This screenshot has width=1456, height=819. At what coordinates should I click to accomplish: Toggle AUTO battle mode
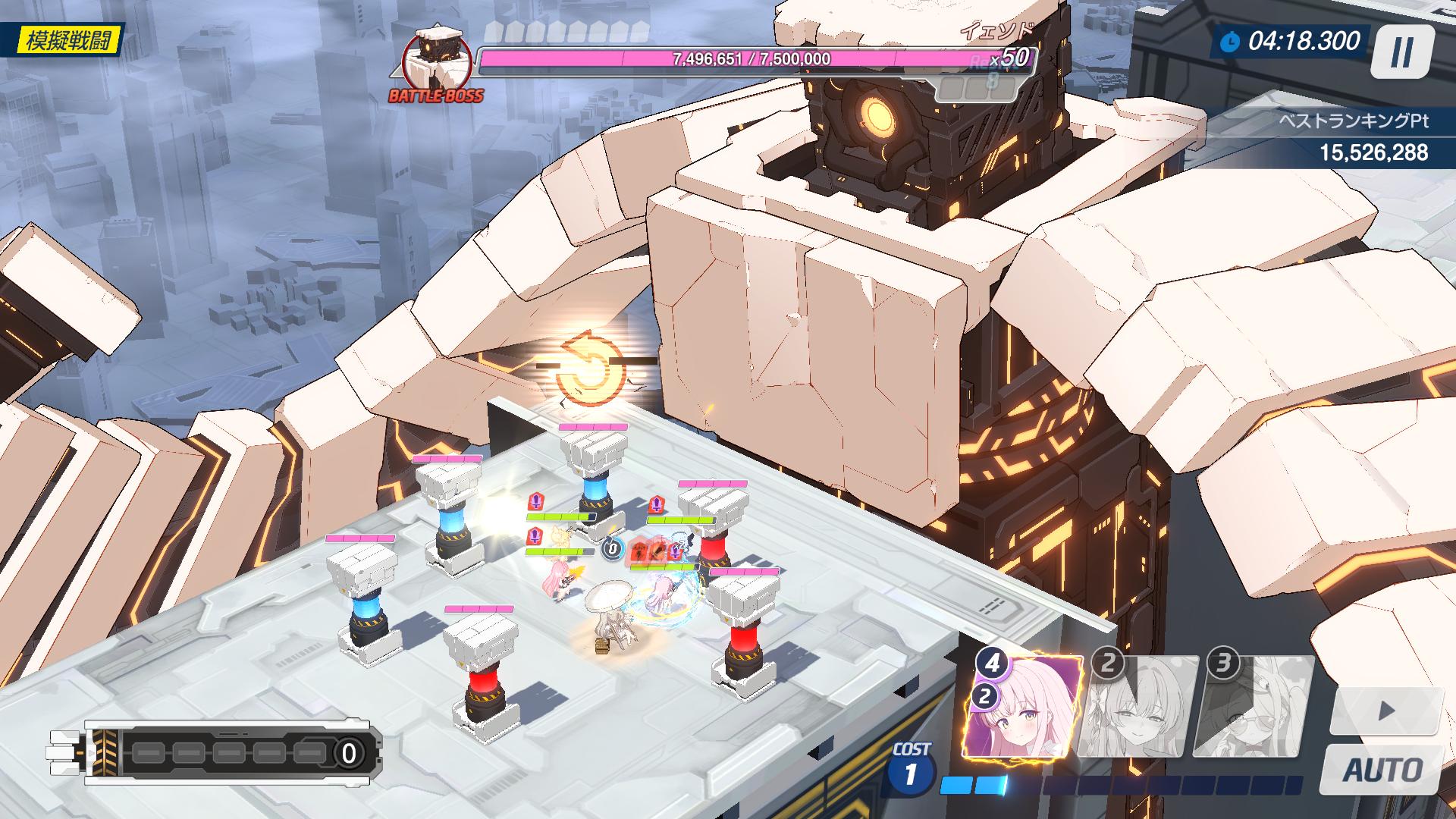(x=1382, y=770)
